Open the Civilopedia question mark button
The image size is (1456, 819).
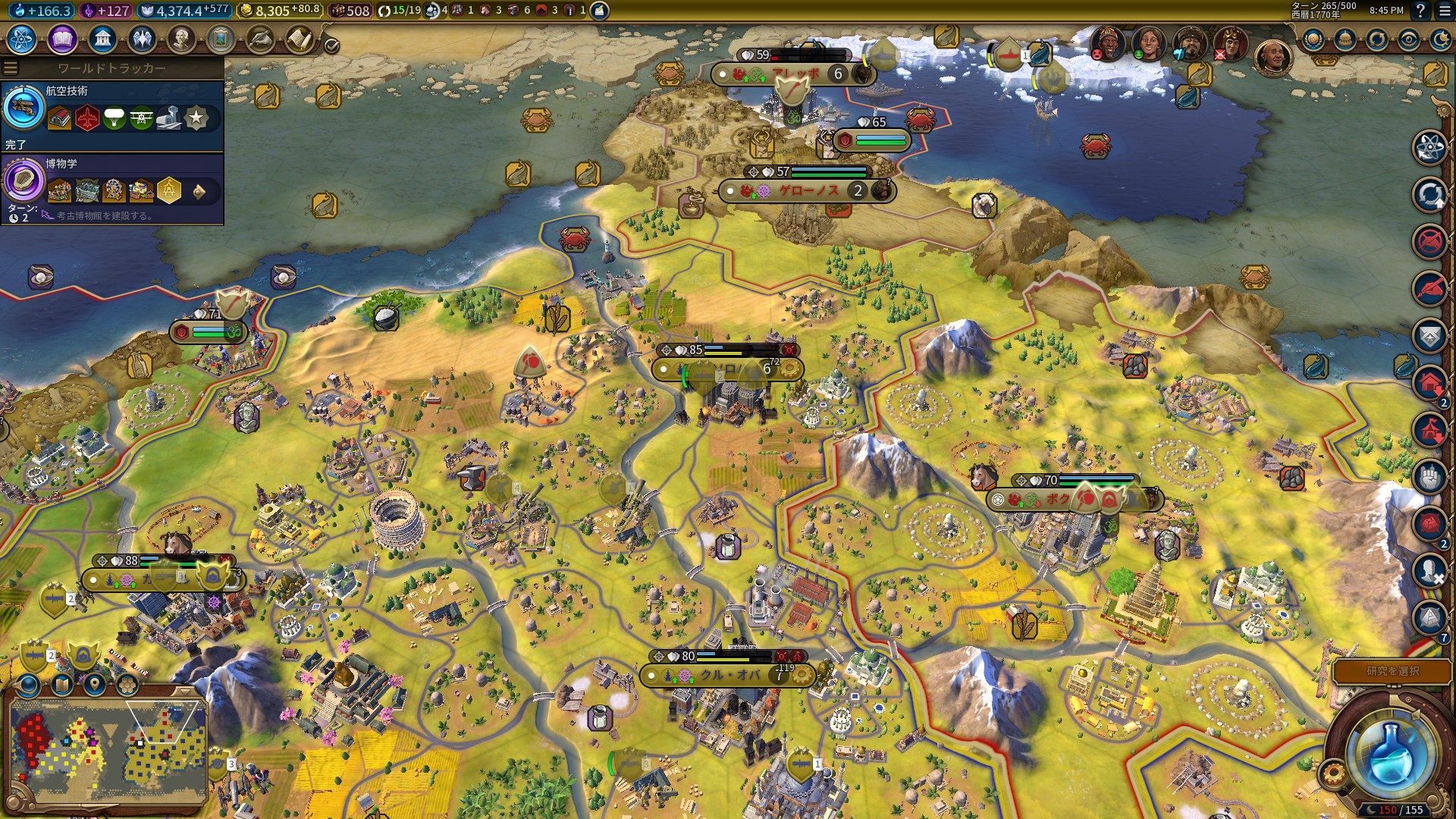pyautogui.click(x=1420, y=11)
